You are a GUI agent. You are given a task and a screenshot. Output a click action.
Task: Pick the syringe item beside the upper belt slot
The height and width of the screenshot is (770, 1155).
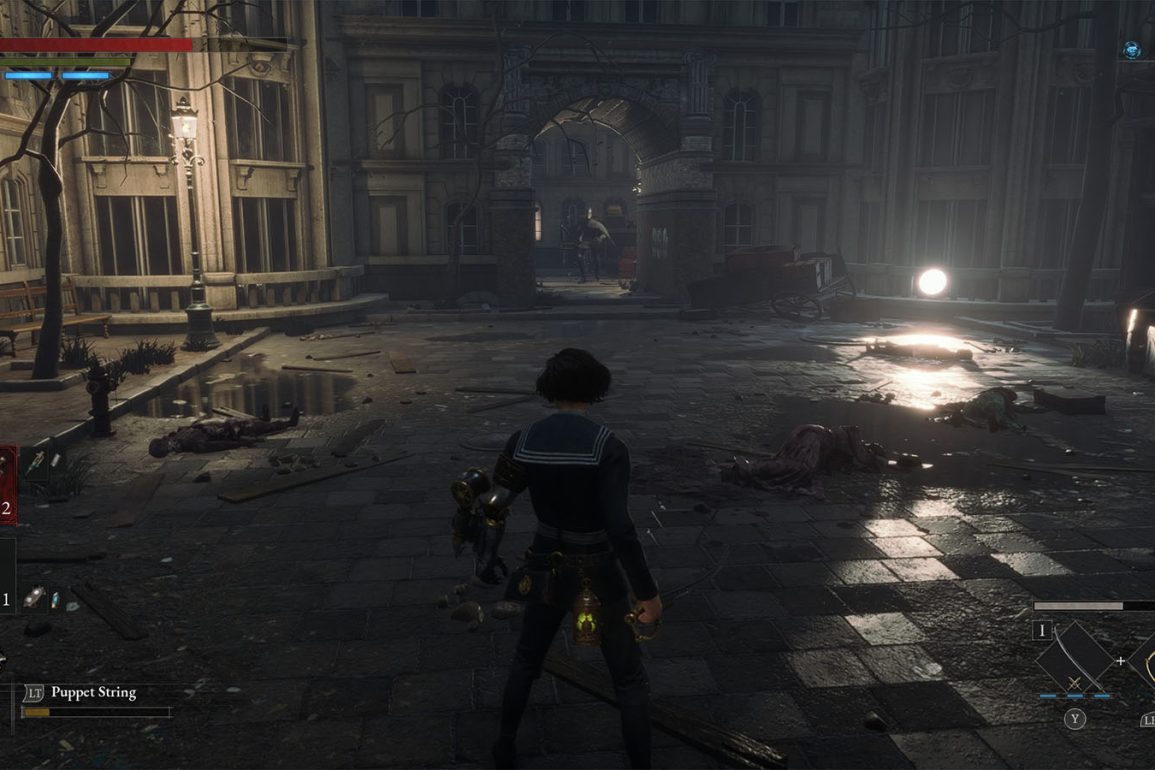click(37, 462)
